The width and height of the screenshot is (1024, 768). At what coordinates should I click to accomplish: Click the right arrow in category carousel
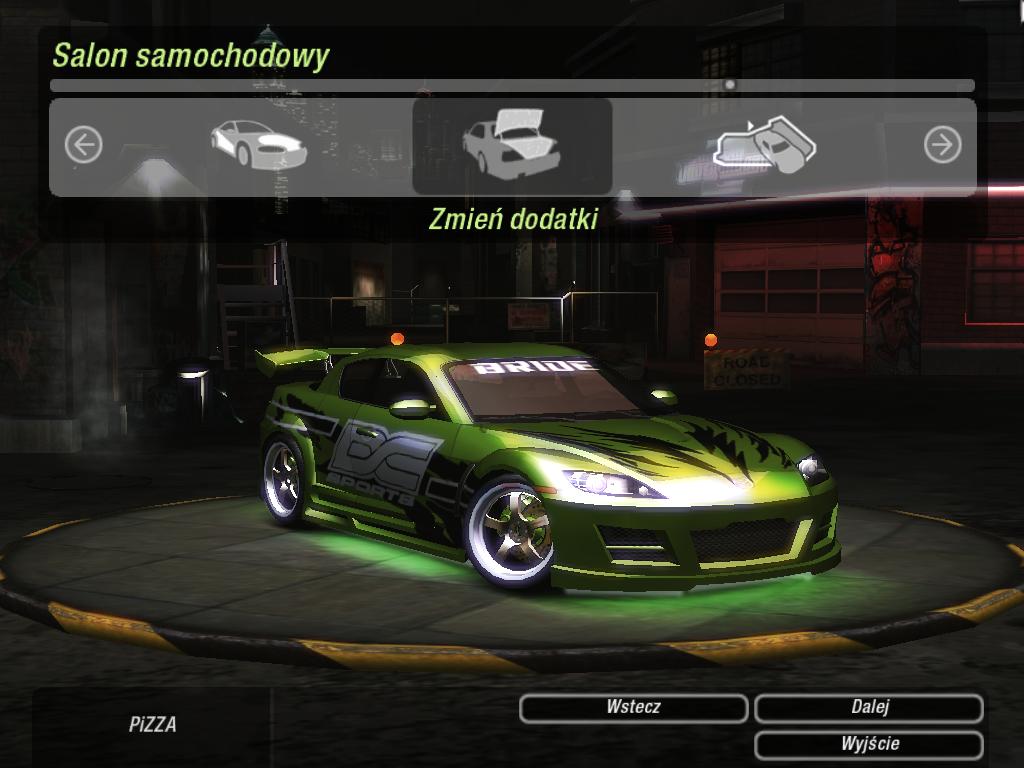(x=942, y=146)
